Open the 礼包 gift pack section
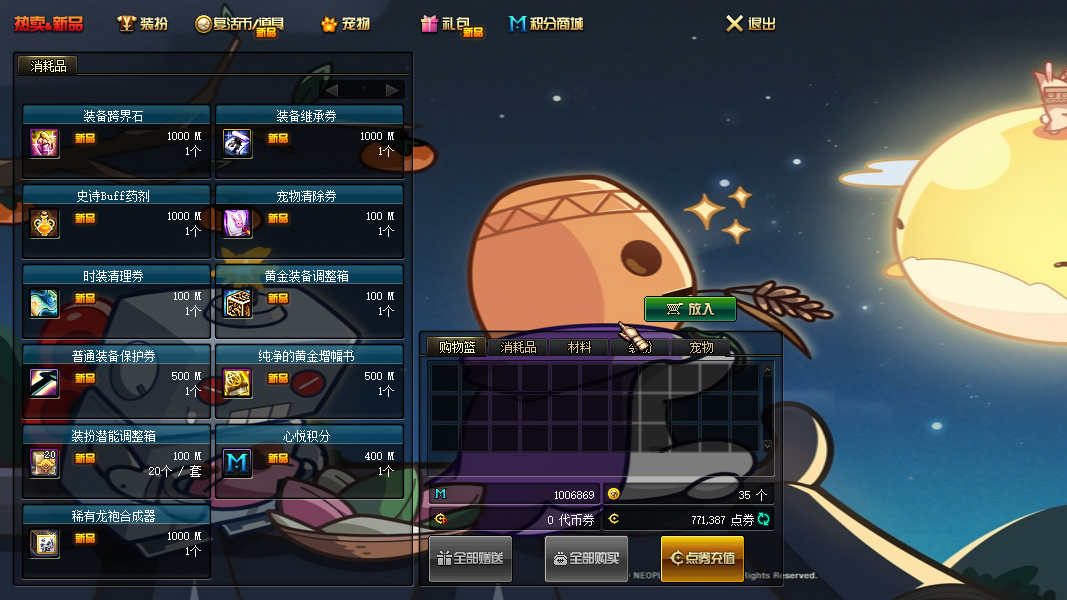This screenshot has width=1067, height=600. point(451,24)
